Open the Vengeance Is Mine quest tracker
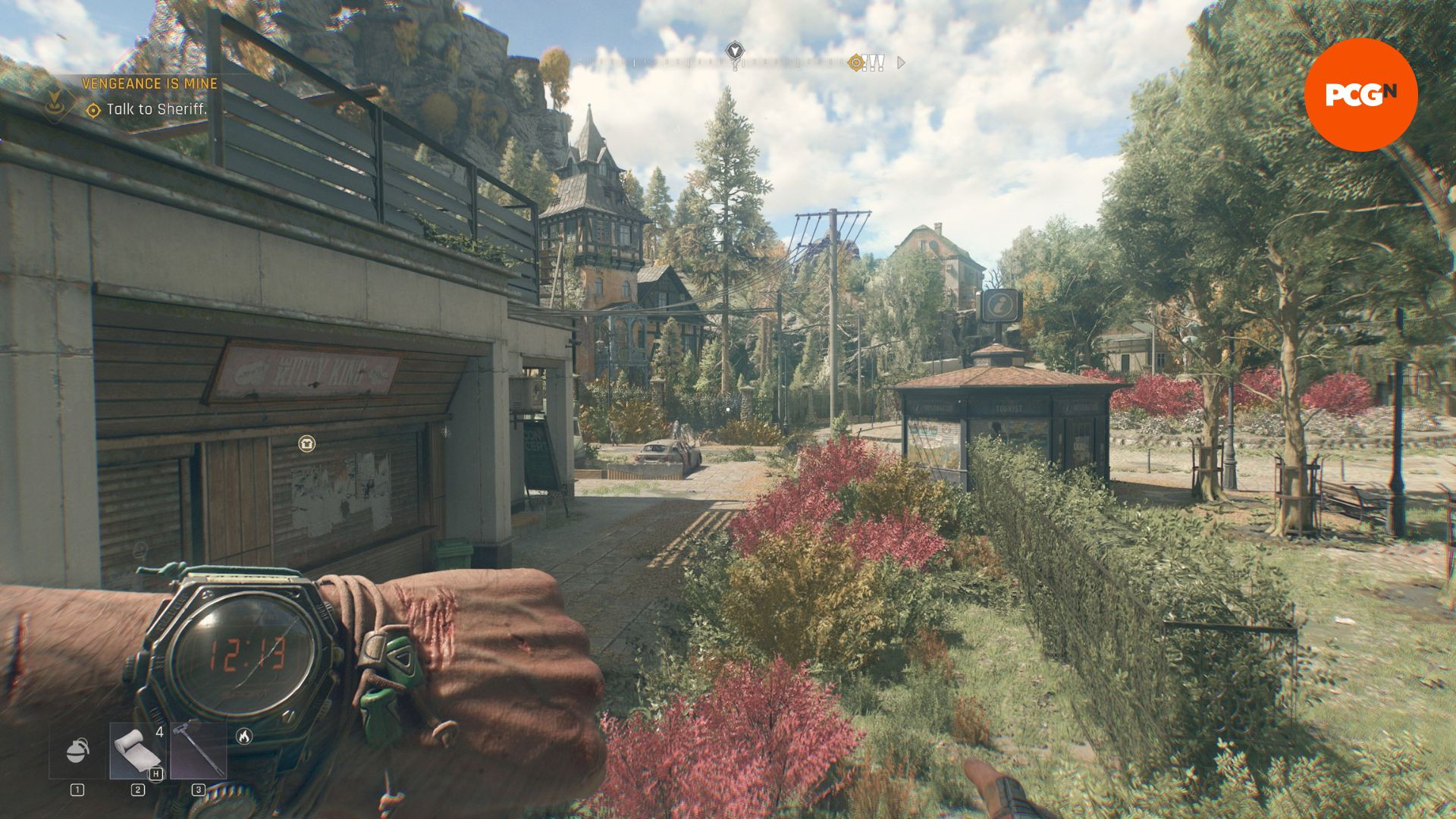 pos(149,83)
